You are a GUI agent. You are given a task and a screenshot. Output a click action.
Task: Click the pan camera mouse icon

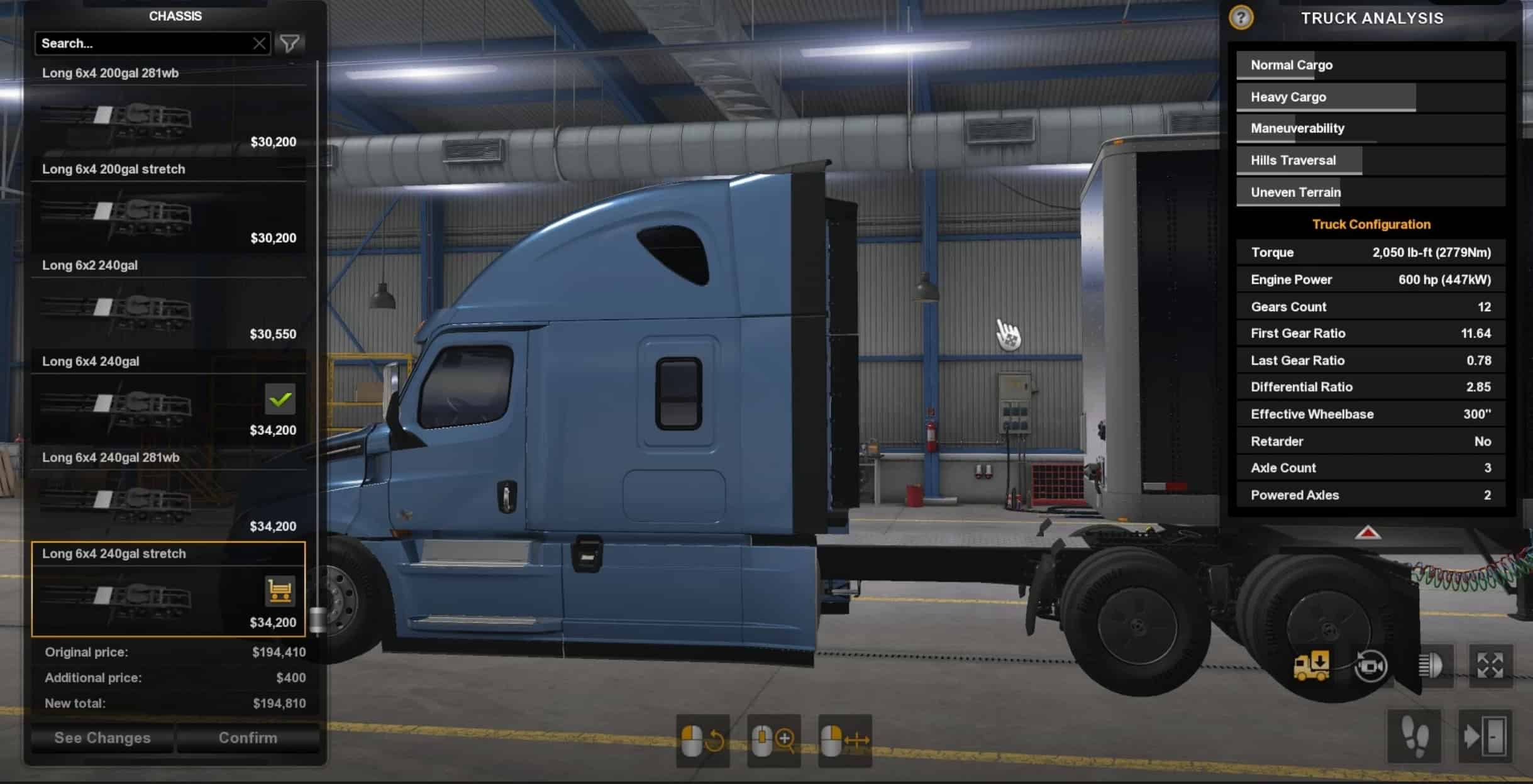[844, 741]
